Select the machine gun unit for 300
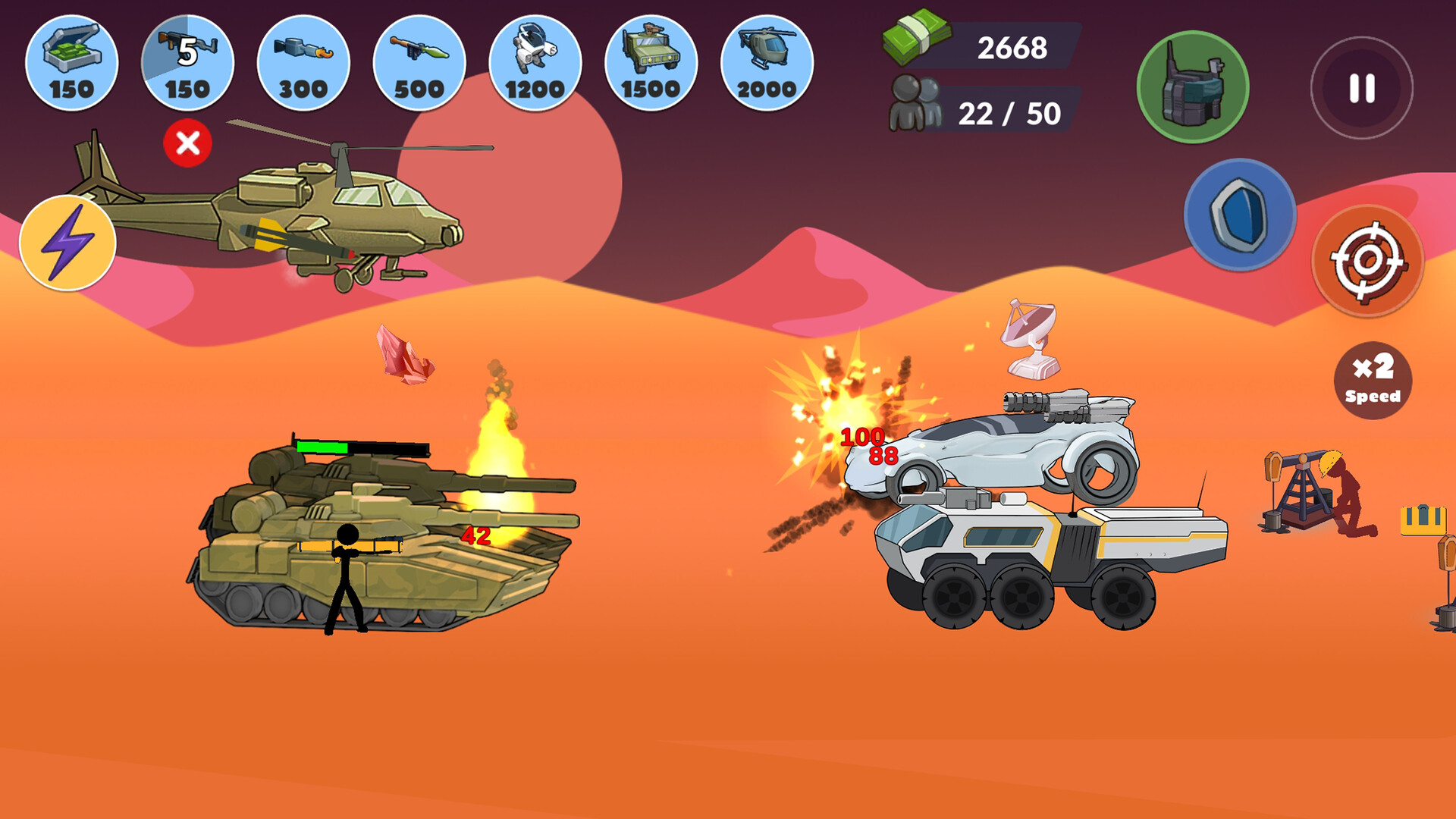Screen dimensions: 1456x819 [x=303, y=64]
